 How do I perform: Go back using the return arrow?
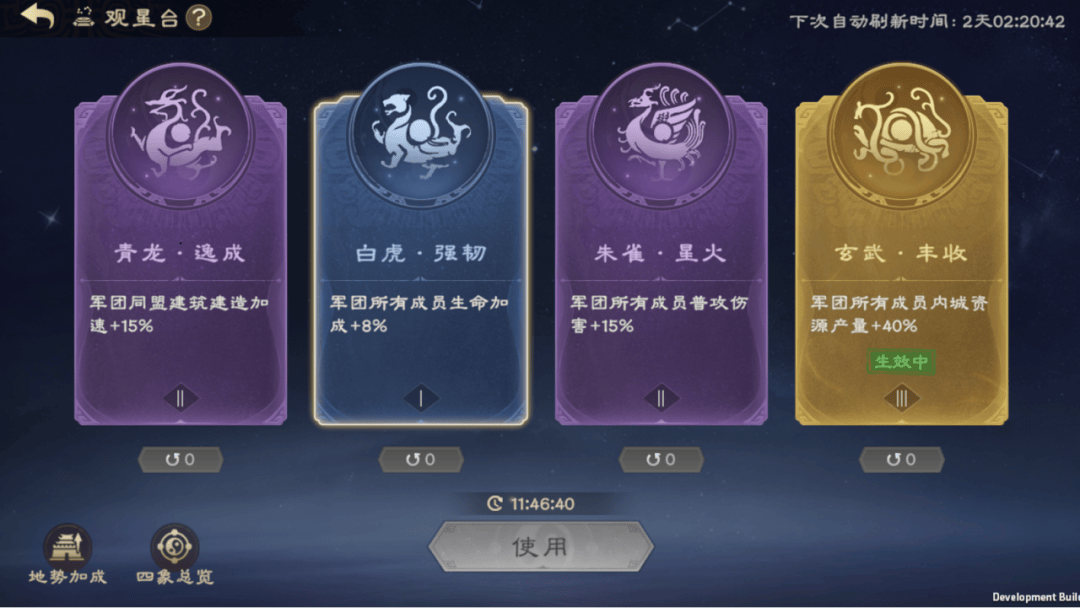[x=38, y=17]
